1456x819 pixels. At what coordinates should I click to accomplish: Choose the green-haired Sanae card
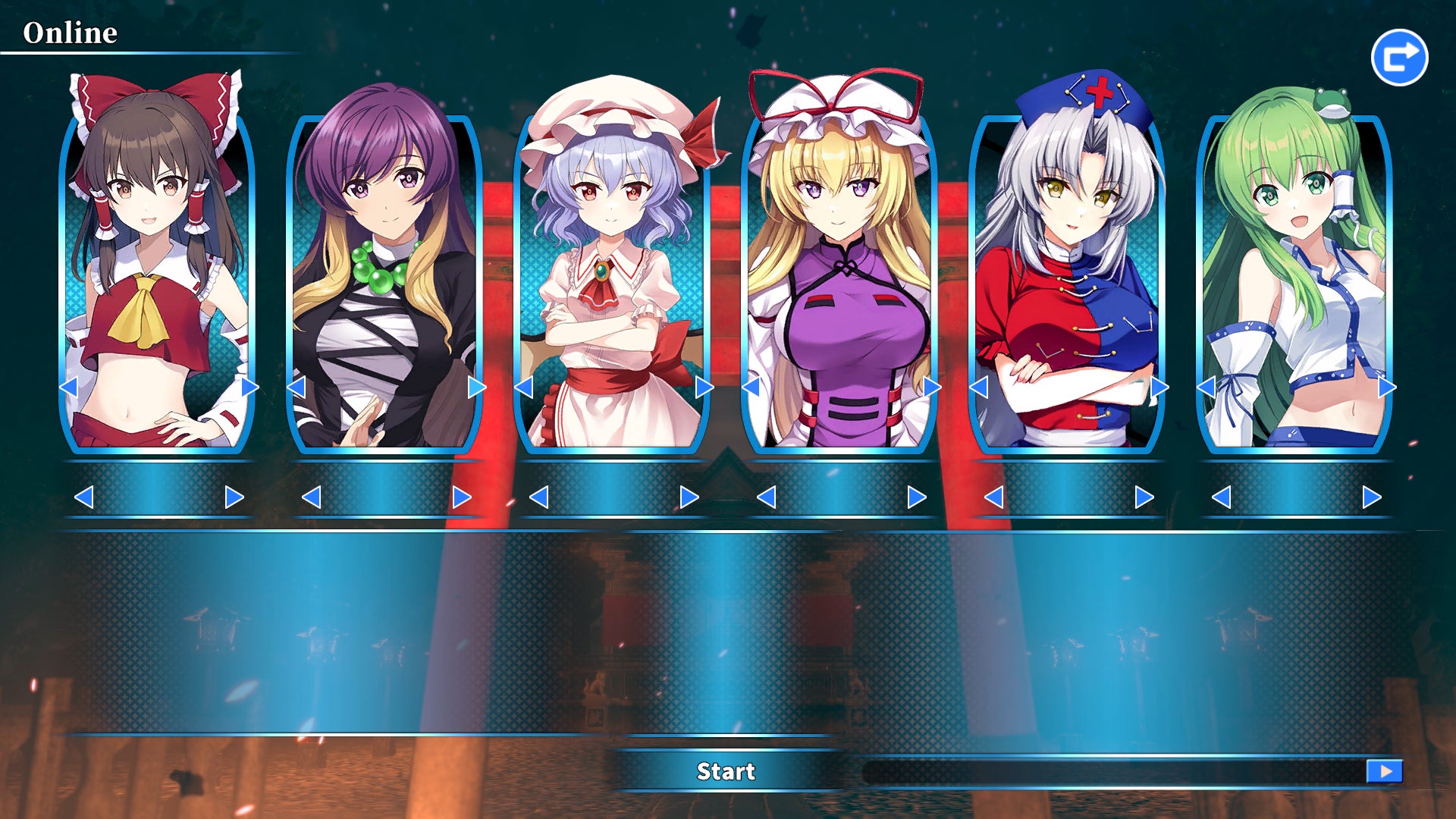pos(1294,281)
